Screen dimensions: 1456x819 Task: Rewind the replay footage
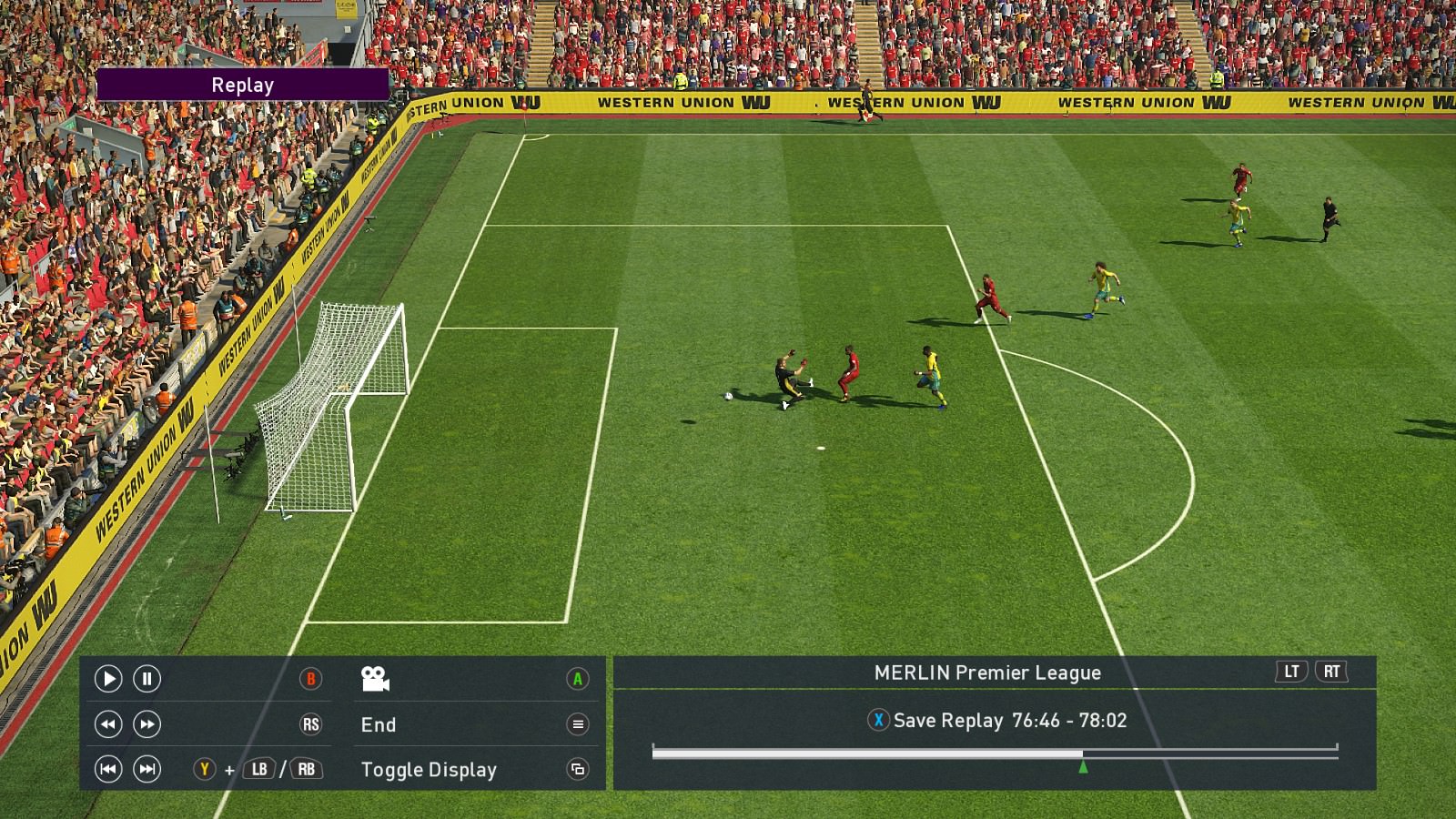coord(108,724)
